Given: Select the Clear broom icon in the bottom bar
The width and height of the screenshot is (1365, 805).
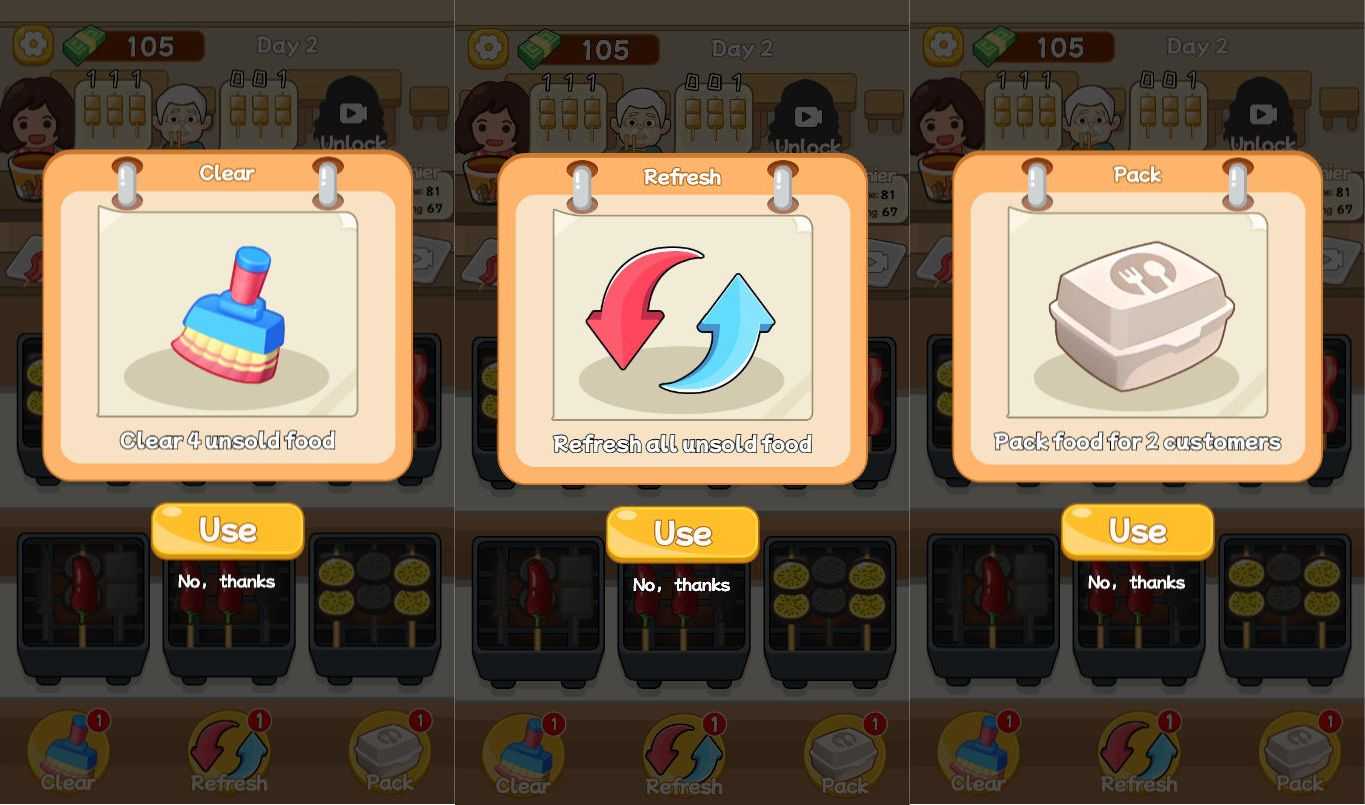Looking at the screenshot, I should pos(68,745).
